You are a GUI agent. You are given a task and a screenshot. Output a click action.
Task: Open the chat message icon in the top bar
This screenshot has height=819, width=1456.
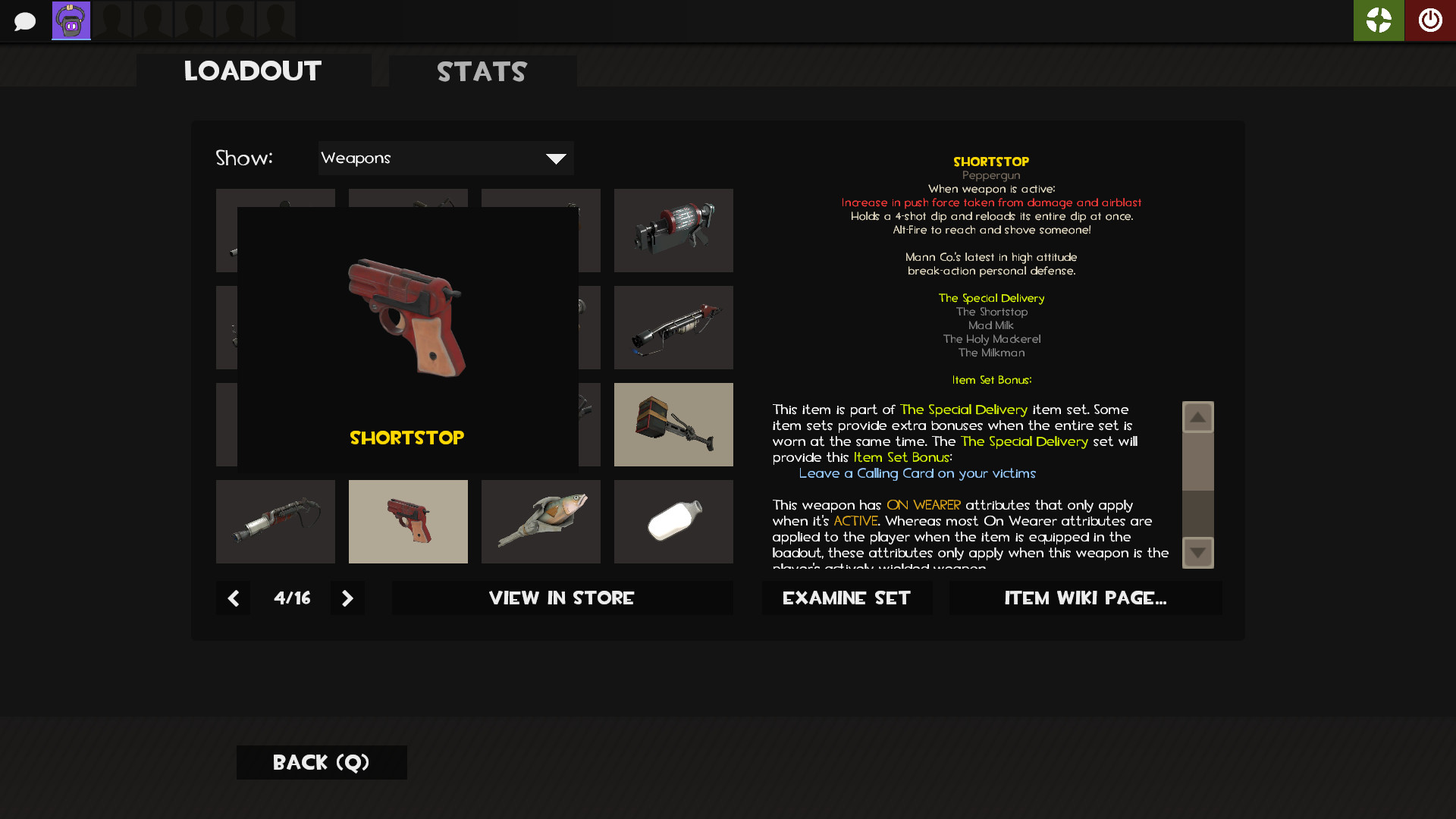(x=25, y=20)
